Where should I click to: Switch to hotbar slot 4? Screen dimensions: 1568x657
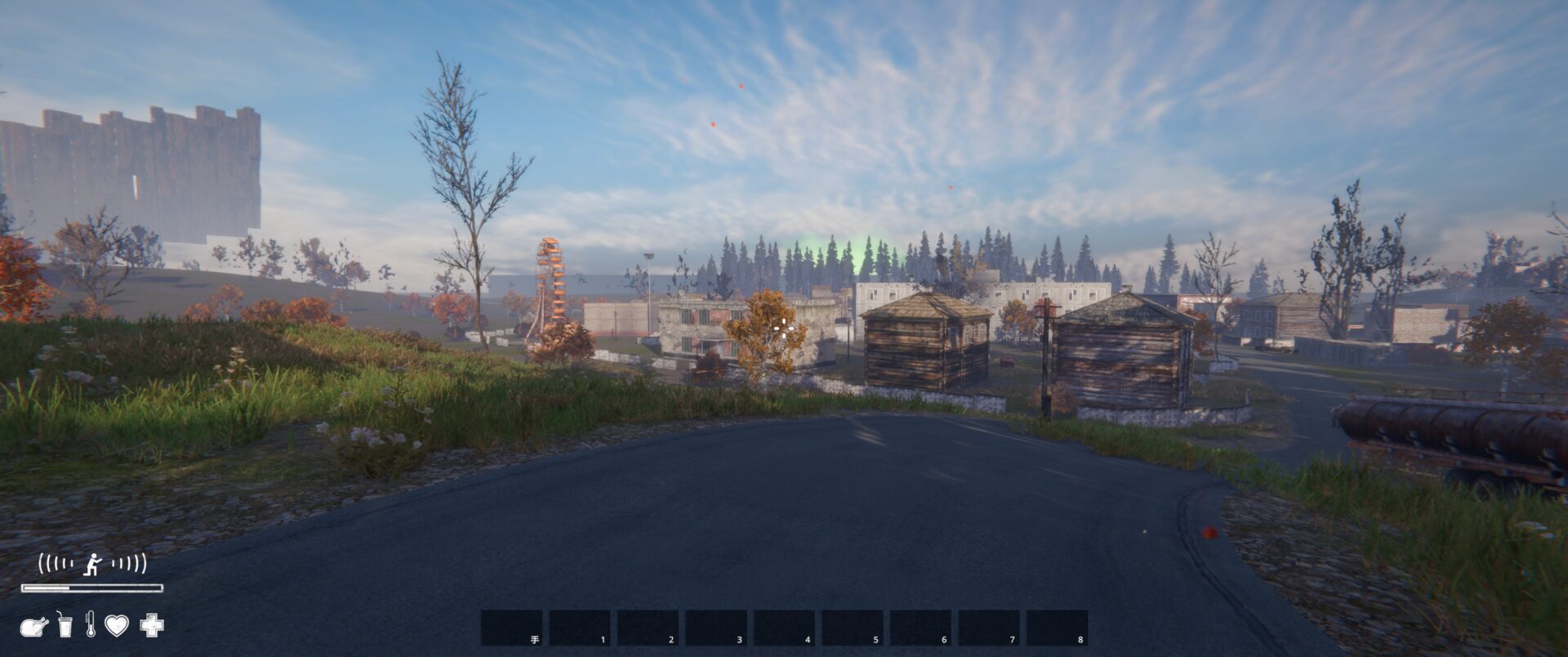point(784,628)
